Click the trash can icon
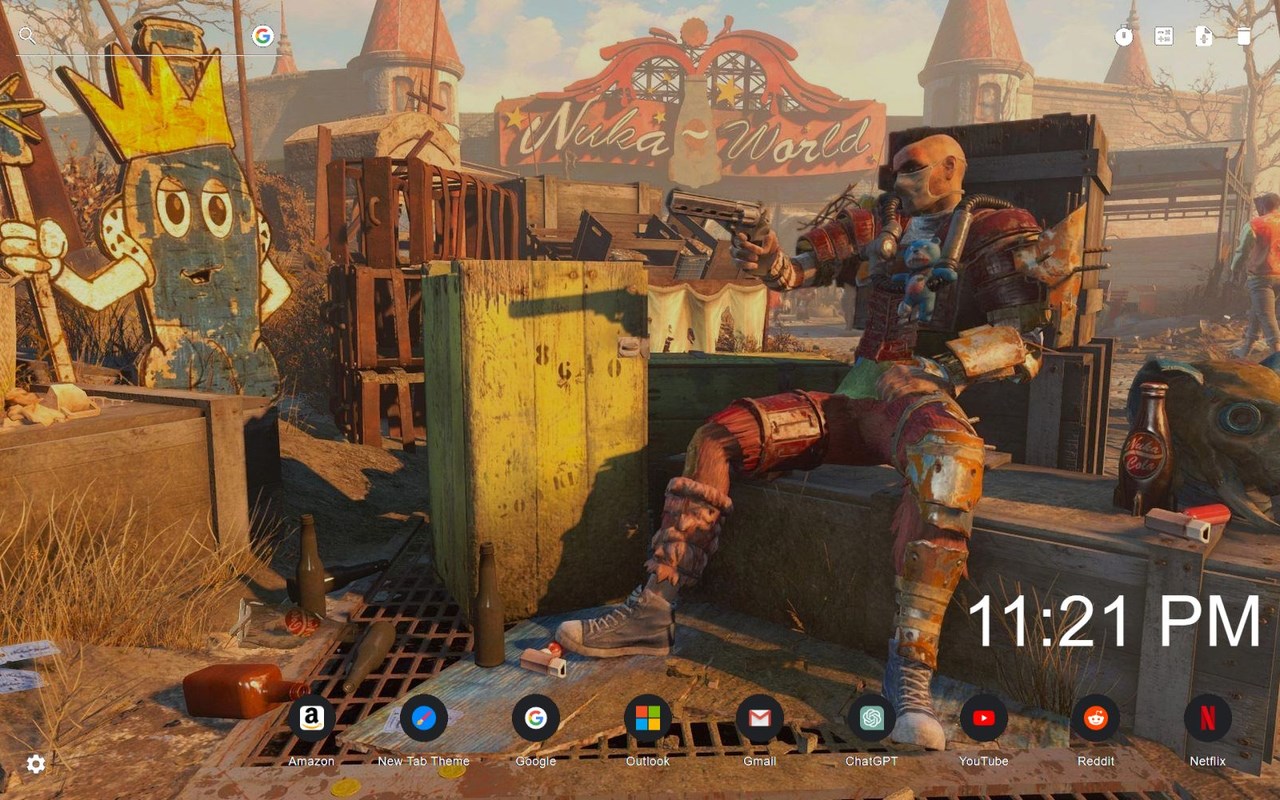This screenshot has width=1280, height=800. pyautogui.click(x=1244, y=37)
